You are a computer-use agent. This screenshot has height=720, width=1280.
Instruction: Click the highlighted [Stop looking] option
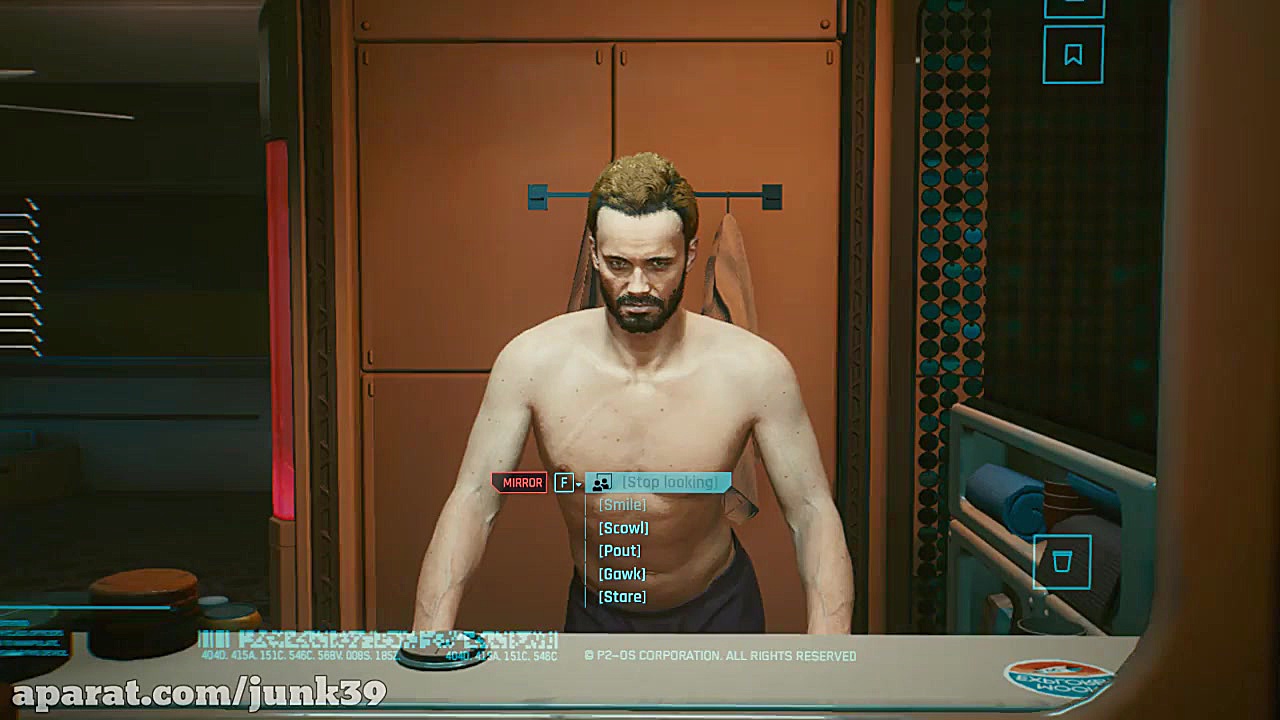673,482
